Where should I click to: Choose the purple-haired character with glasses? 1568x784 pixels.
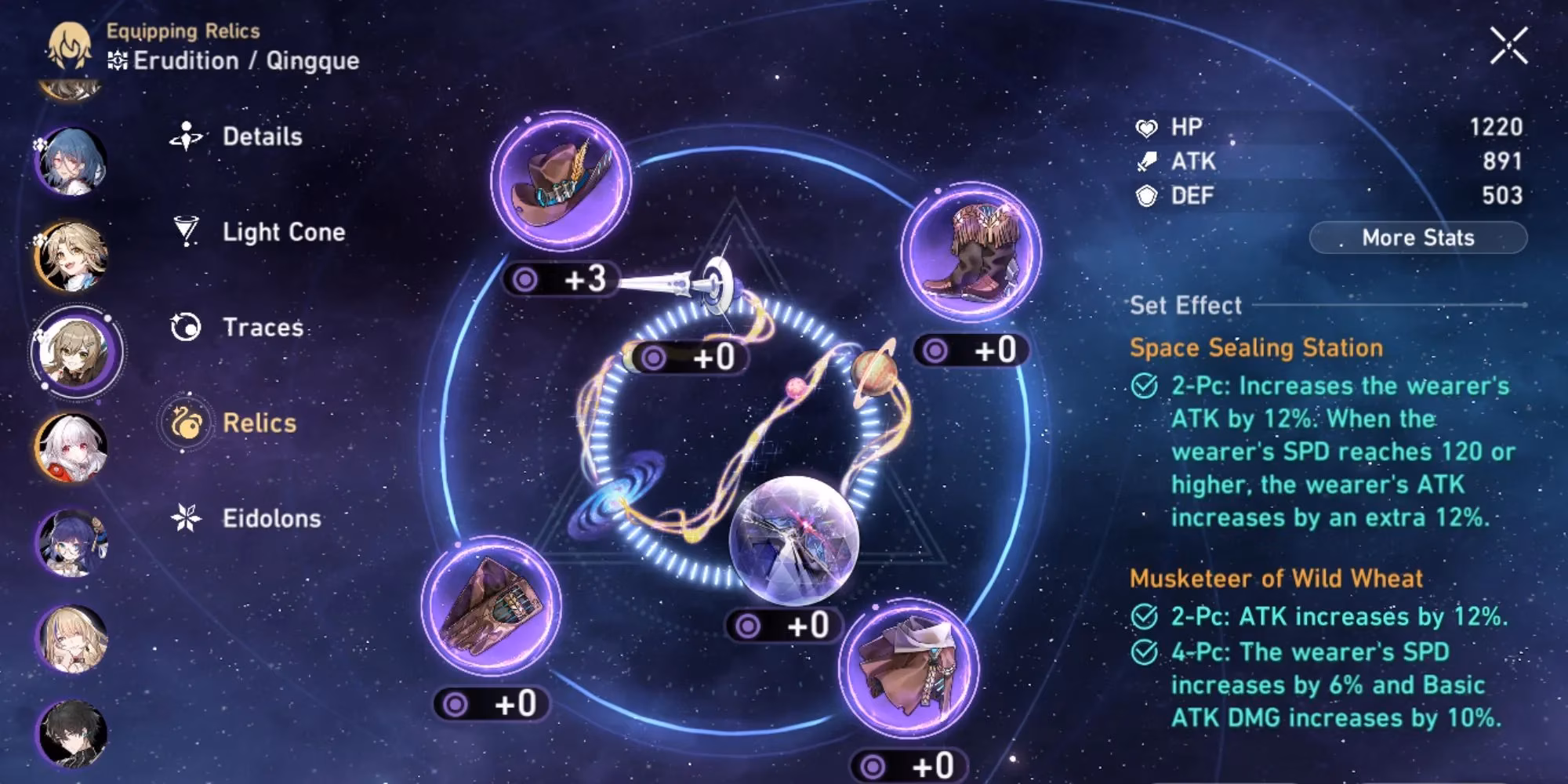[71, 543]
